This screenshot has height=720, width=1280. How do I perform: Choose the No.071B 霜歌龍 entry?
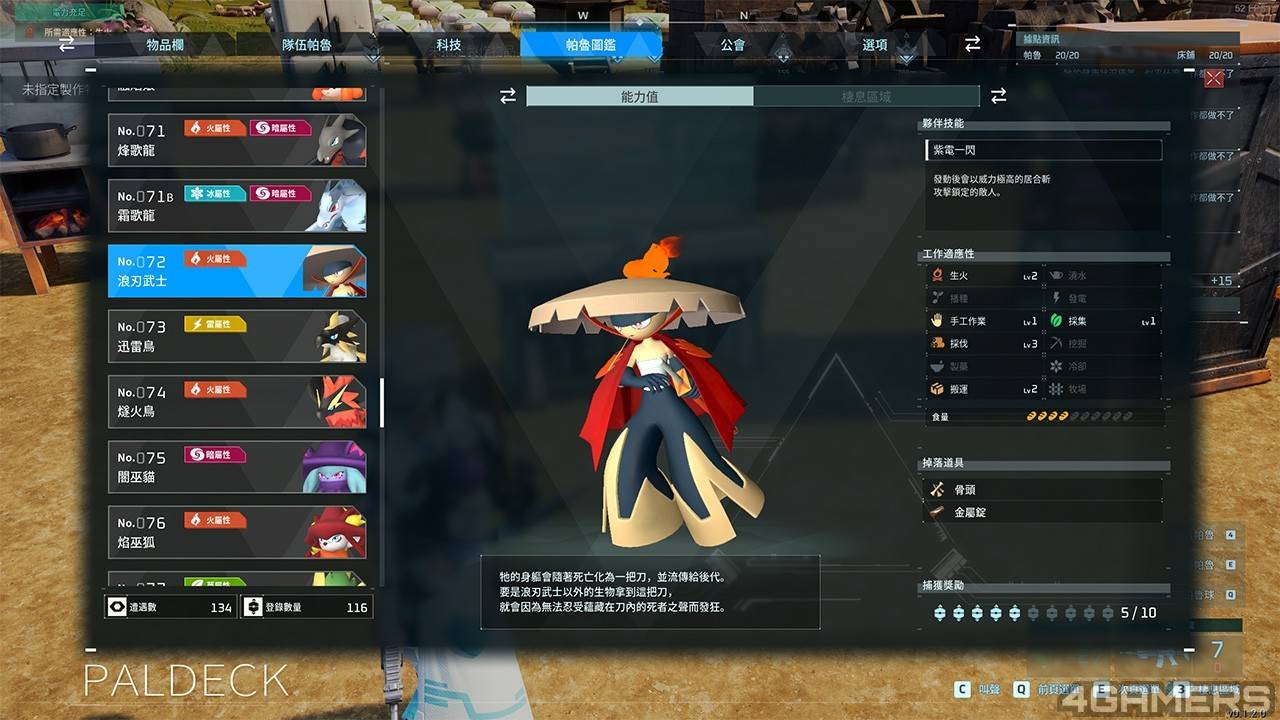pos(237,206)
